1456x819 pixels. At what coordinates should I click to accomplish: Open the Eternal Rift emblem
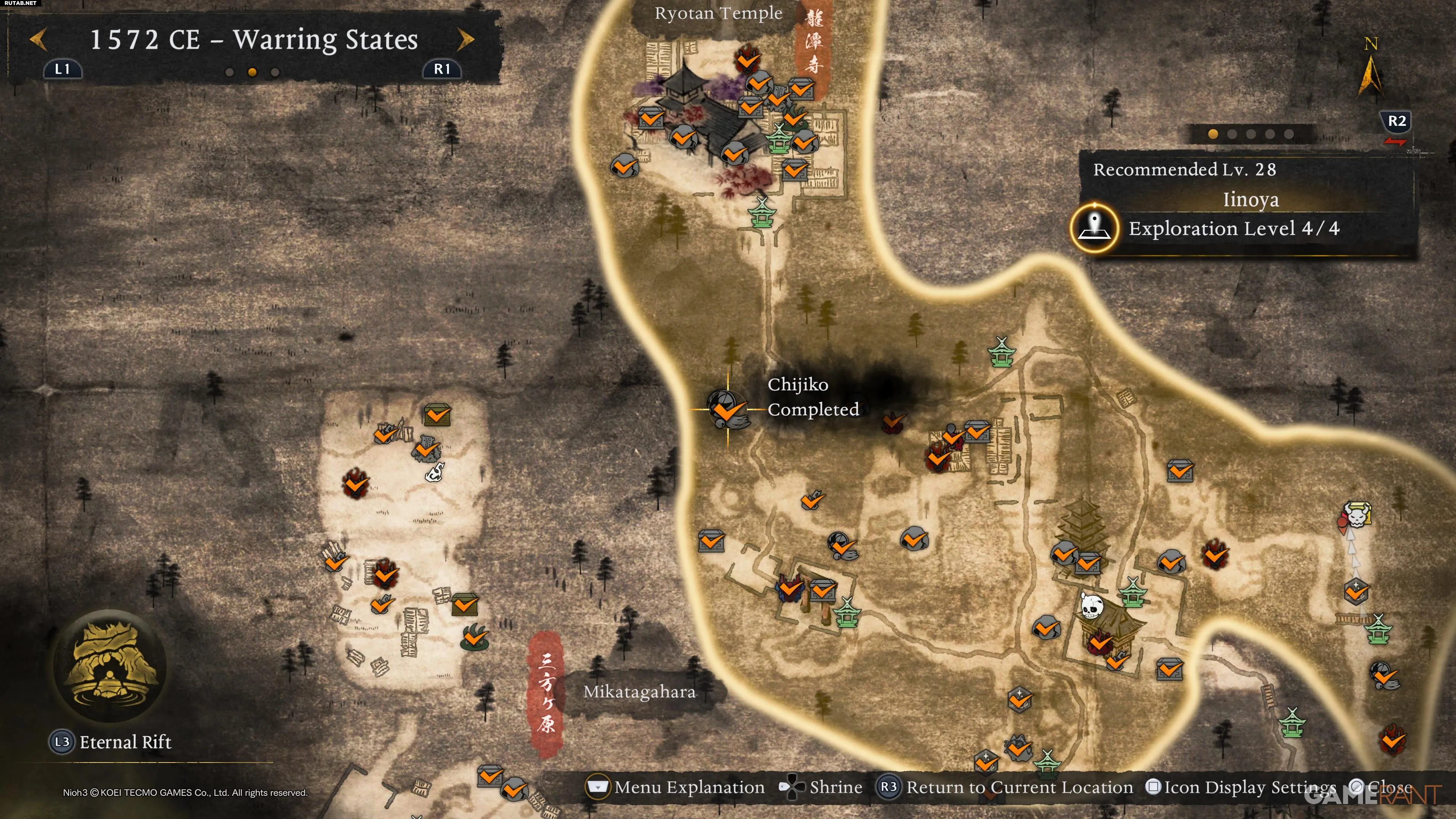[110, 666]
